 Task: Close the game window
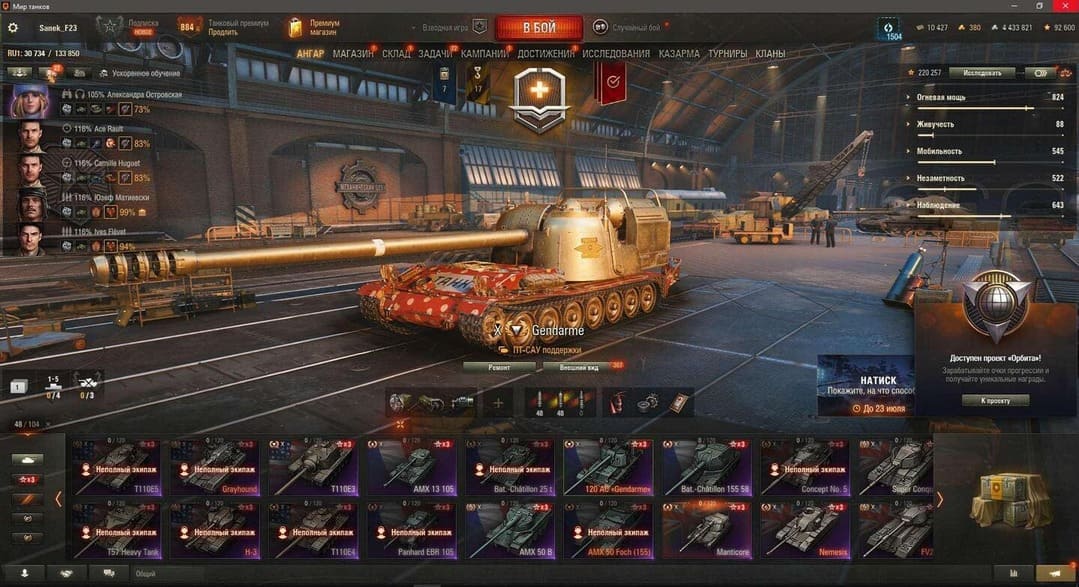tap(1065, 6)
